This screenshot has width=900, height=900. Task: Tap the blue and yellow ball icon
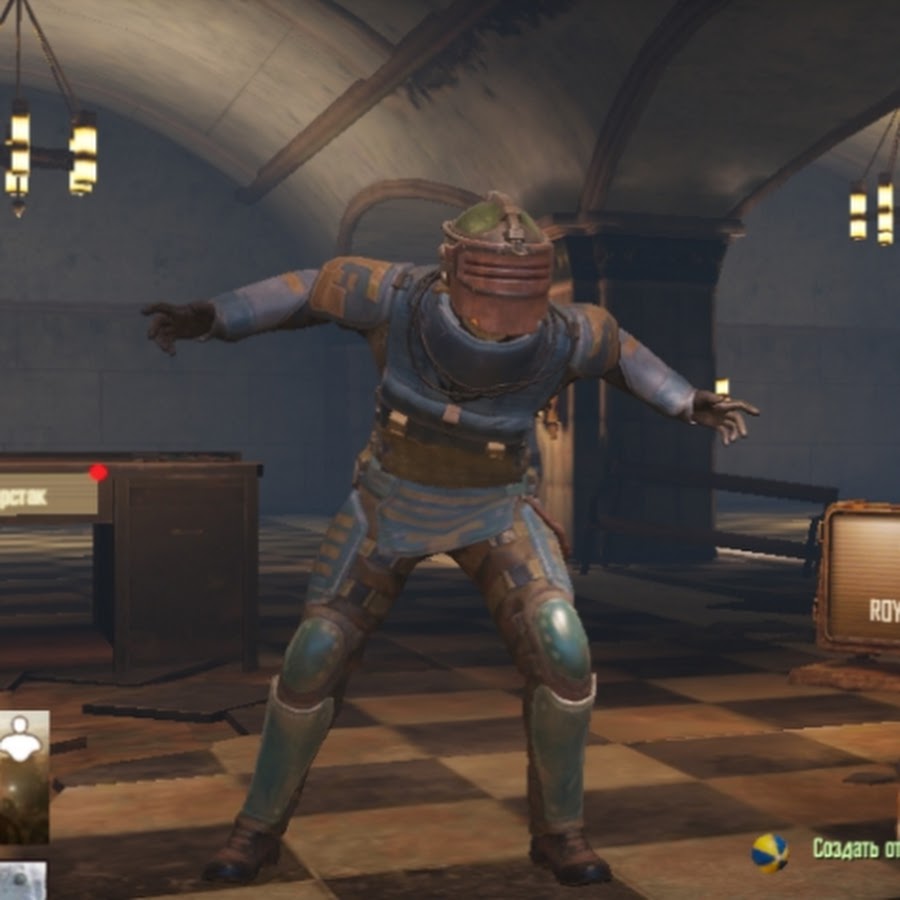770,853
